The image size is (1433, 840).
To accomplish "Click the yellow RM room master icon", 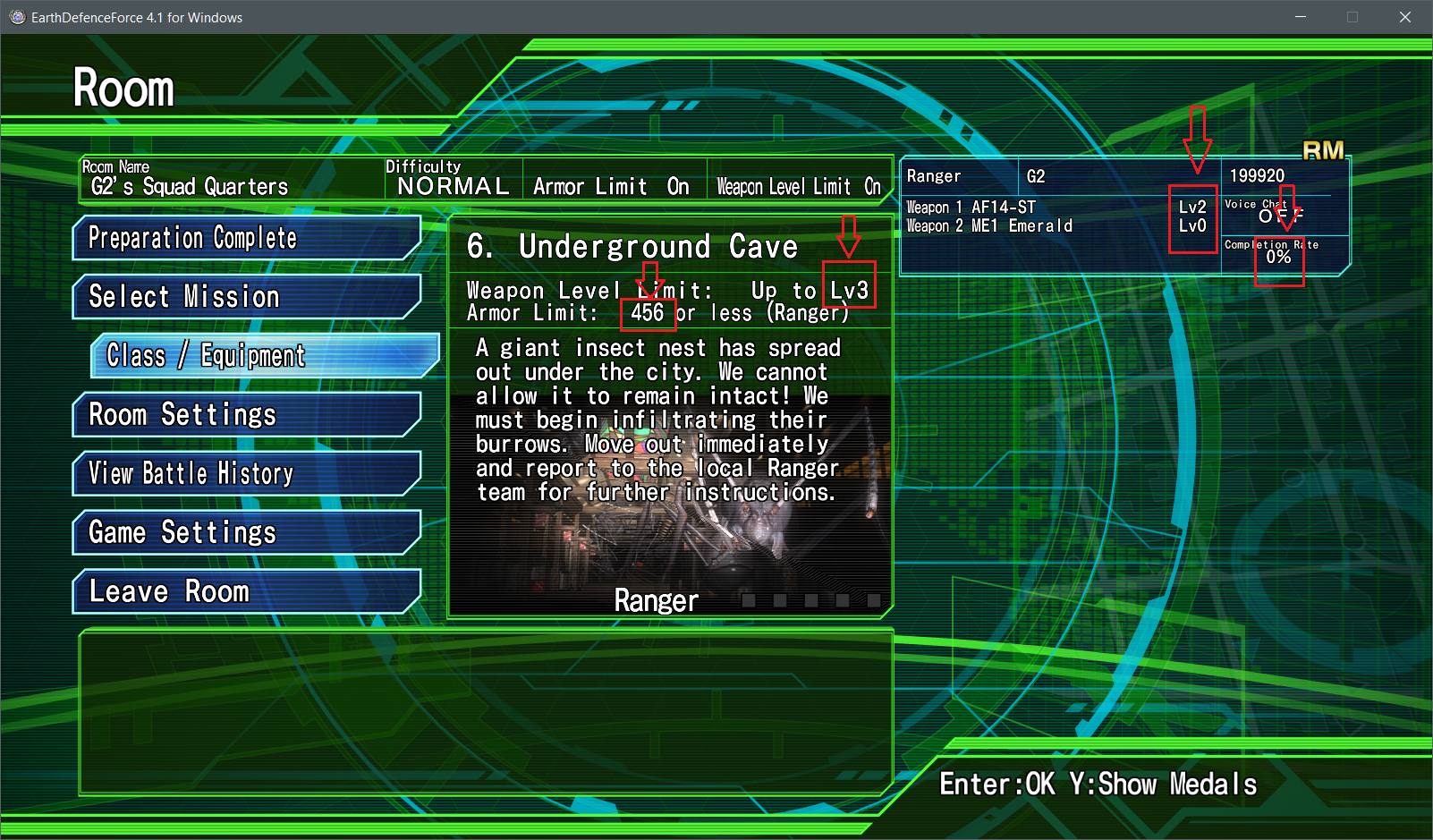I will [x=1325, y=150].
